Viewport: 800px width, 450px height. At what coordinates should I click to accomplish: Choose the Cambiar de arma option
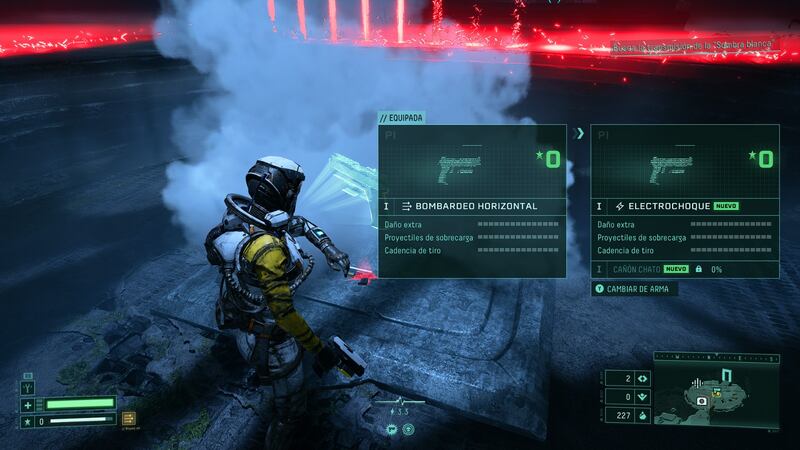632,289
